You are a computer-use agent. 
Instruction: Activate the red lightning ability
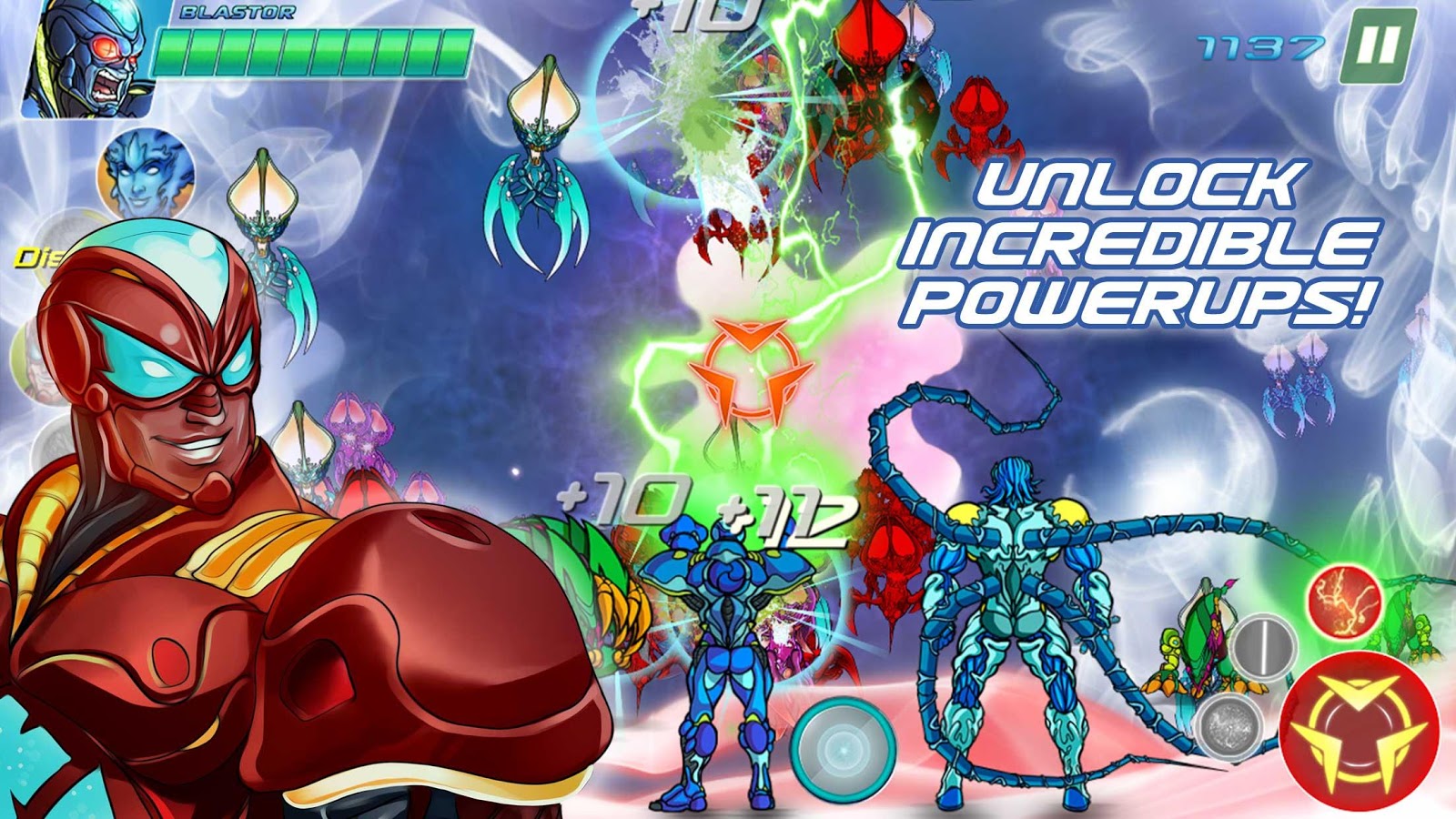click(x=1344, y=601)
